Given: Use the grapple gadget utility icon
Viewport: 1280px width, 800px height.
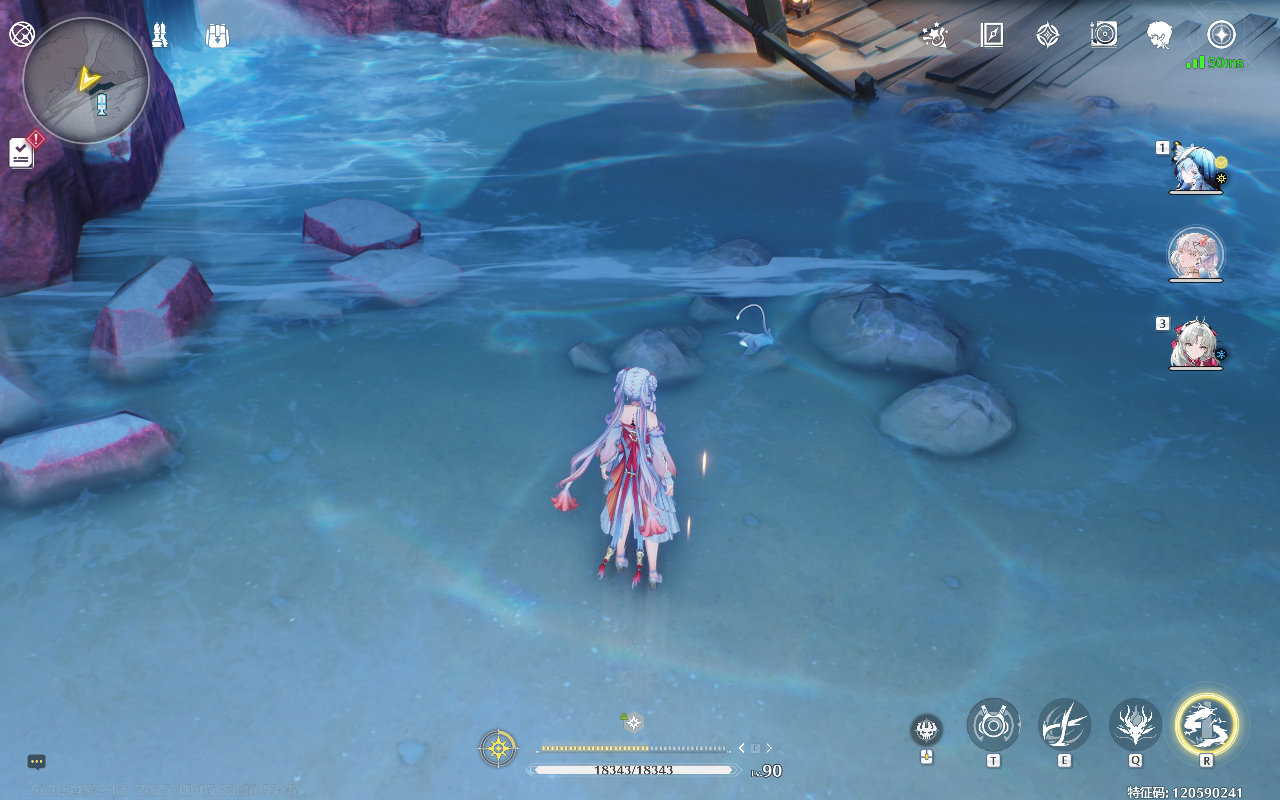Looking at the screenshot, I should pos(993,724).
